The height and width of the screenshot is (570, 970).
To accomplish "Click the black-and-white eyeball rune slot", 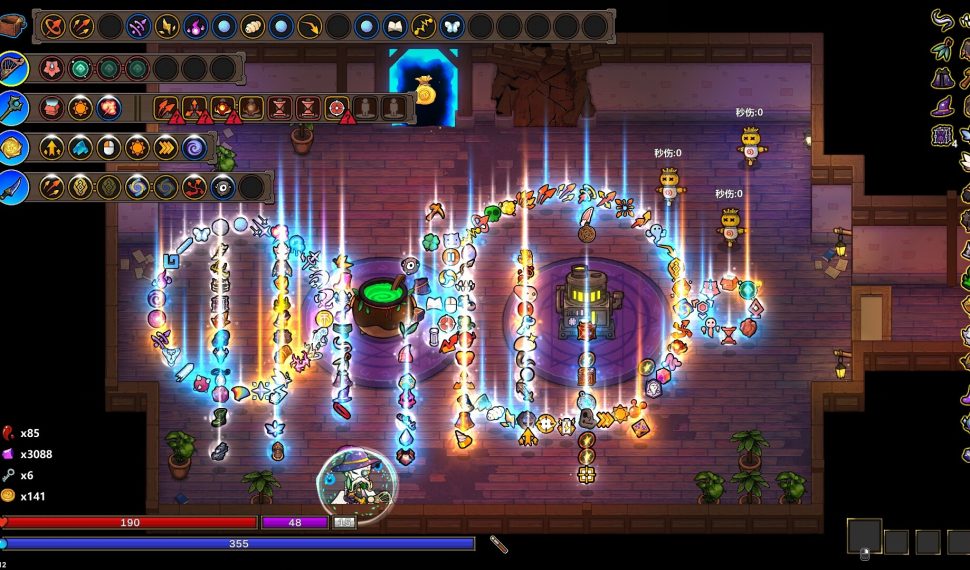I will tap(223, 186).
